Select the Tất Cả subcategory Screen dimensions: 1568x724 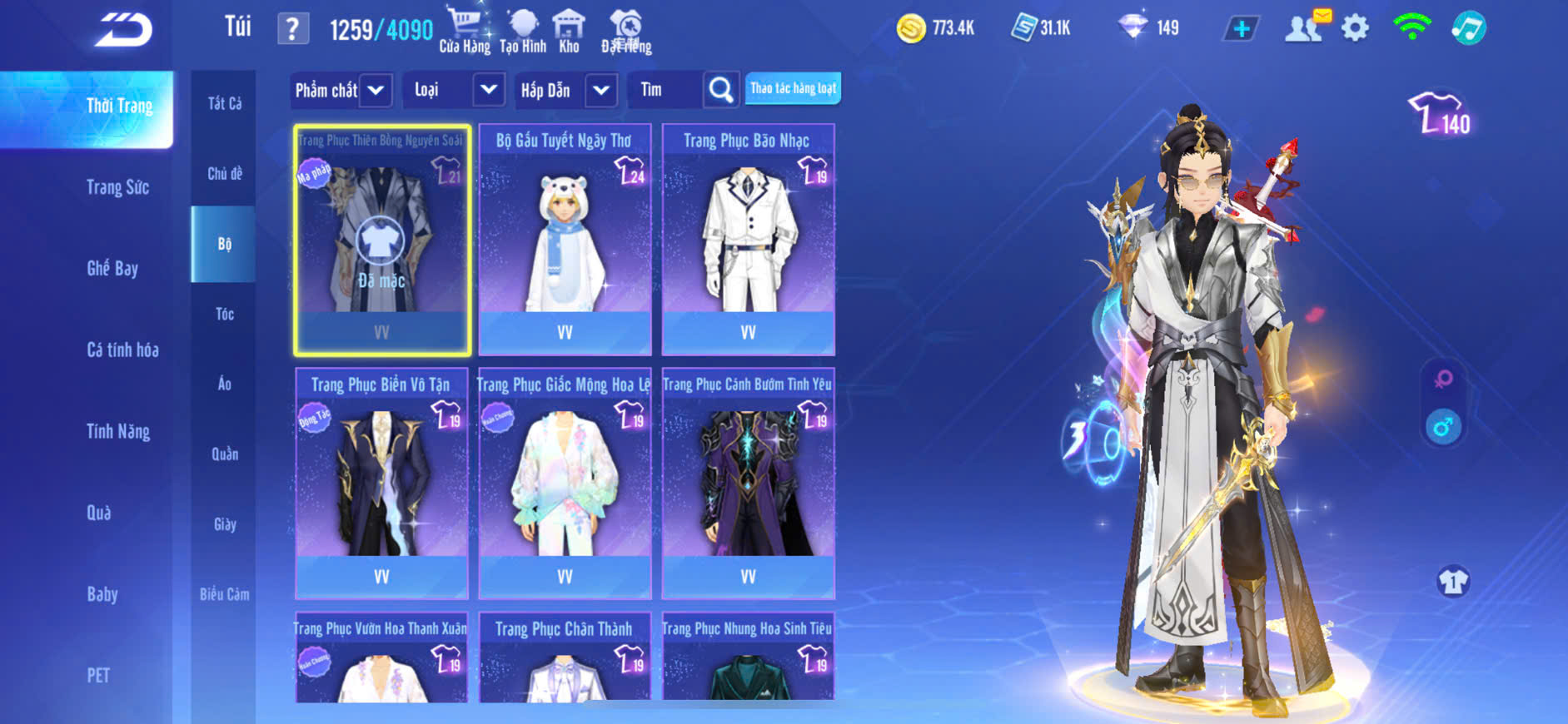[x=224, y=103]
